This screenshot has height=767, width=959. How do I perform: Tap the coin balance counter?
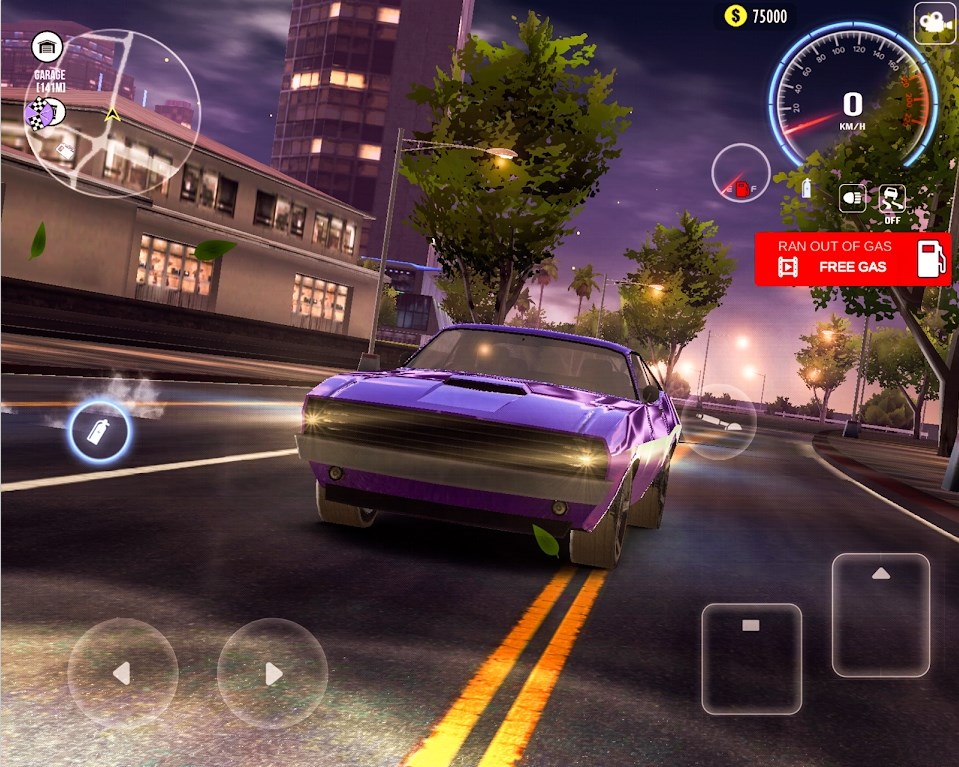[756, 15]
